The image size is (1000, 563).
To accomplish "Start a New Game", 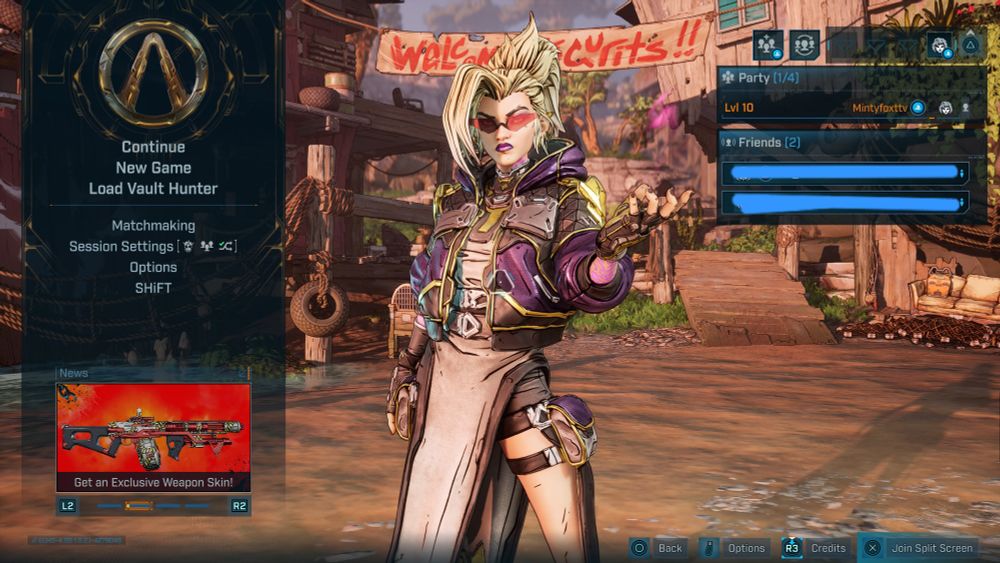I will point(153,168).
